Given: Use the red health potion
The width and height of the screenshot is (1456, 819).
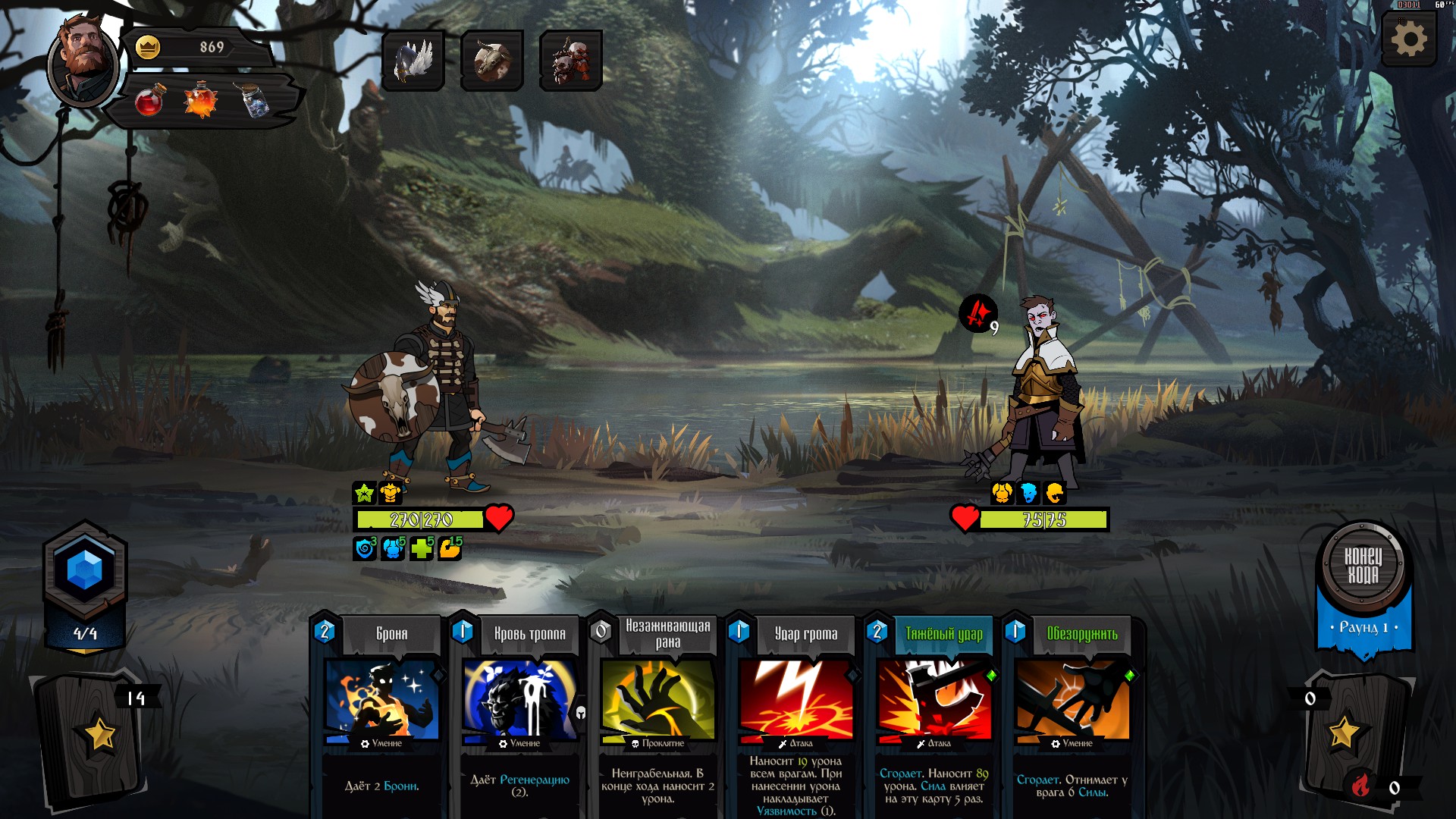Looking at the screenshot, I should pos(149,100).
